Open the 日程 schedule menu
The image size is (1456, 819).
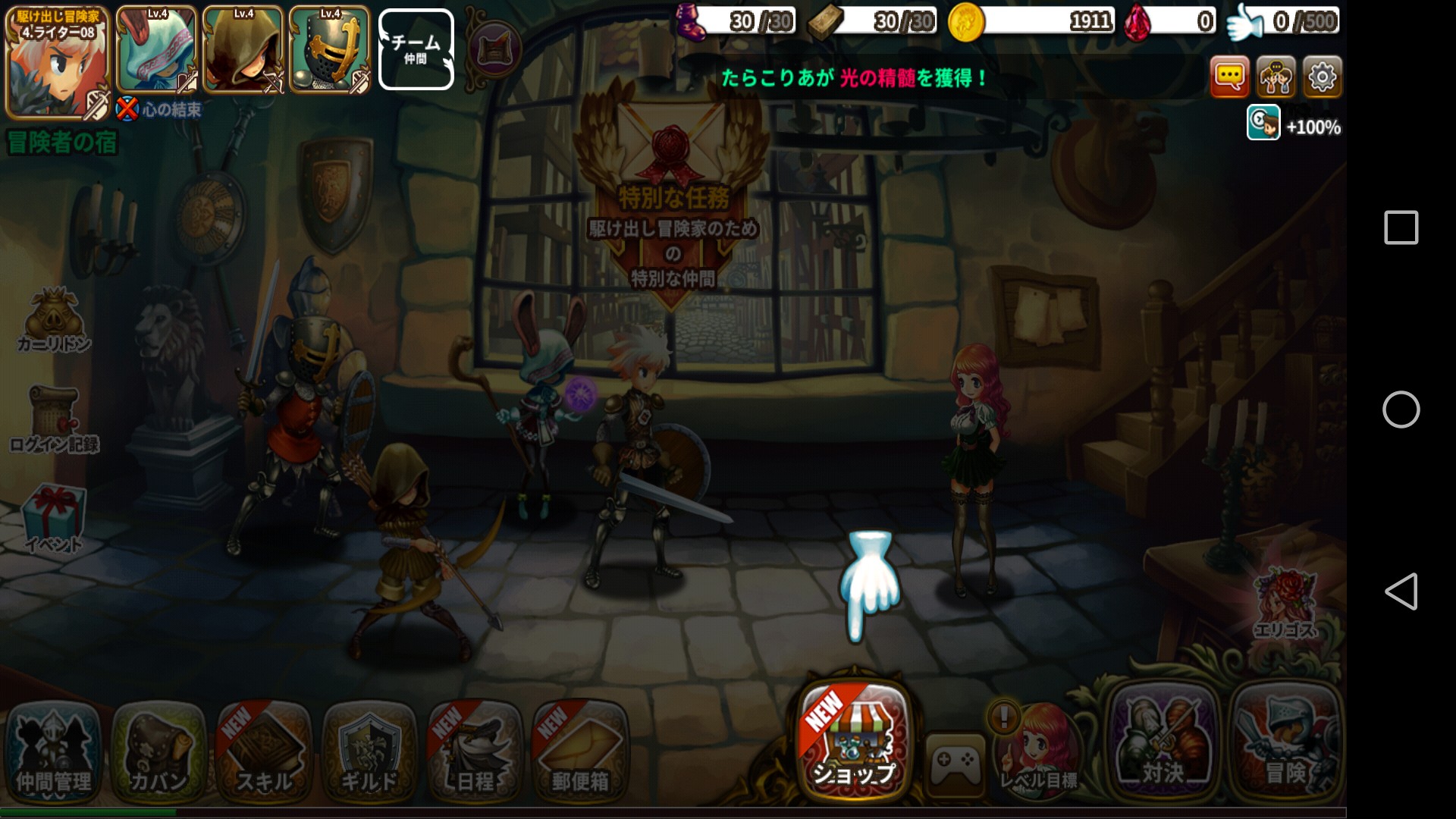[x=475, y=751]
